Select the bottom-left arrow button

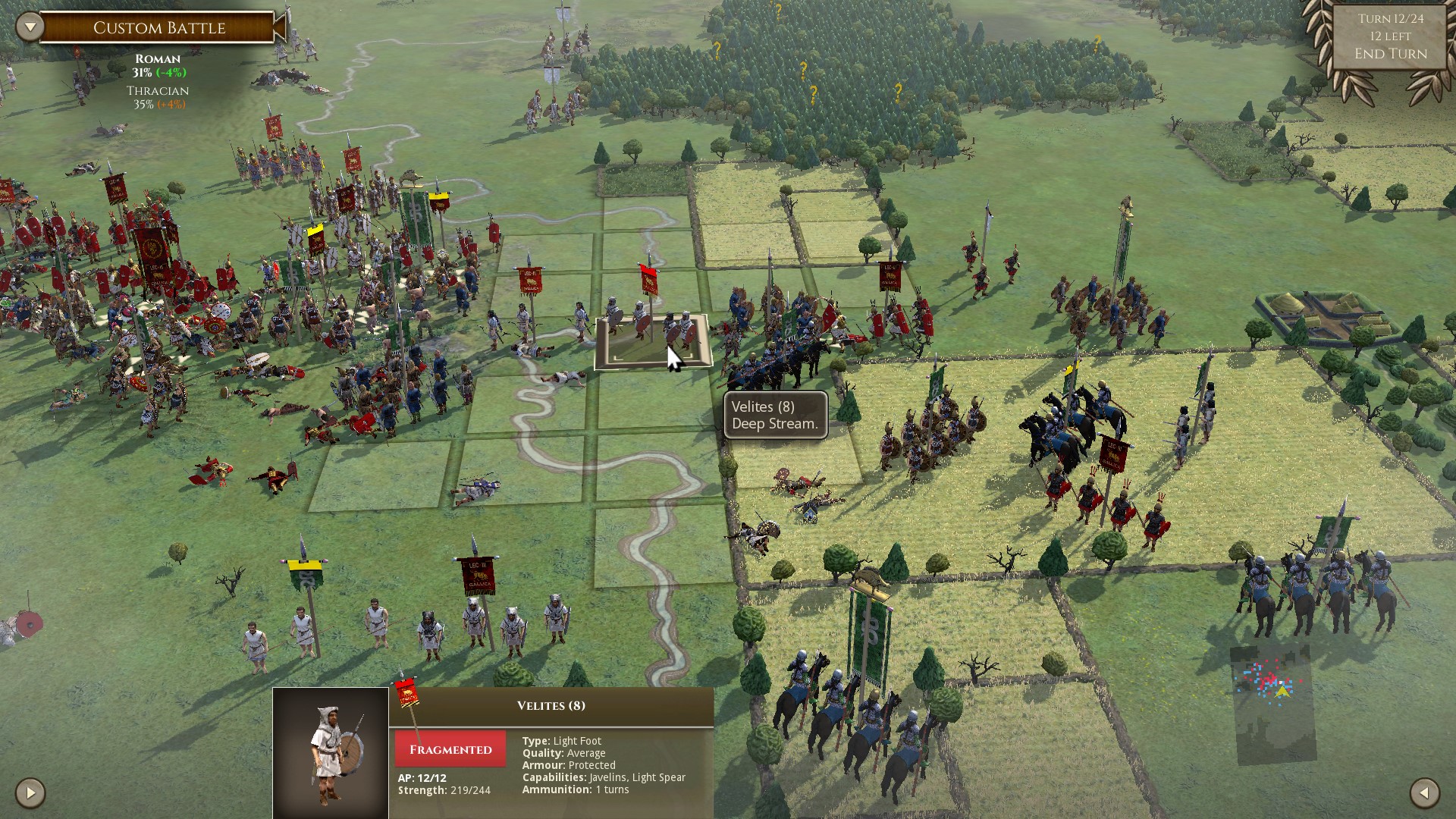click(30, 793)
